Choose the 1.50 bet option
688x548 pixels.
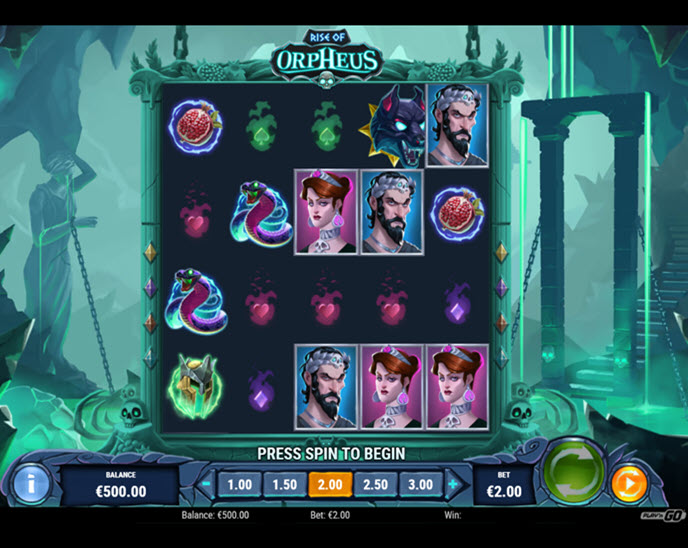[285, 485]
